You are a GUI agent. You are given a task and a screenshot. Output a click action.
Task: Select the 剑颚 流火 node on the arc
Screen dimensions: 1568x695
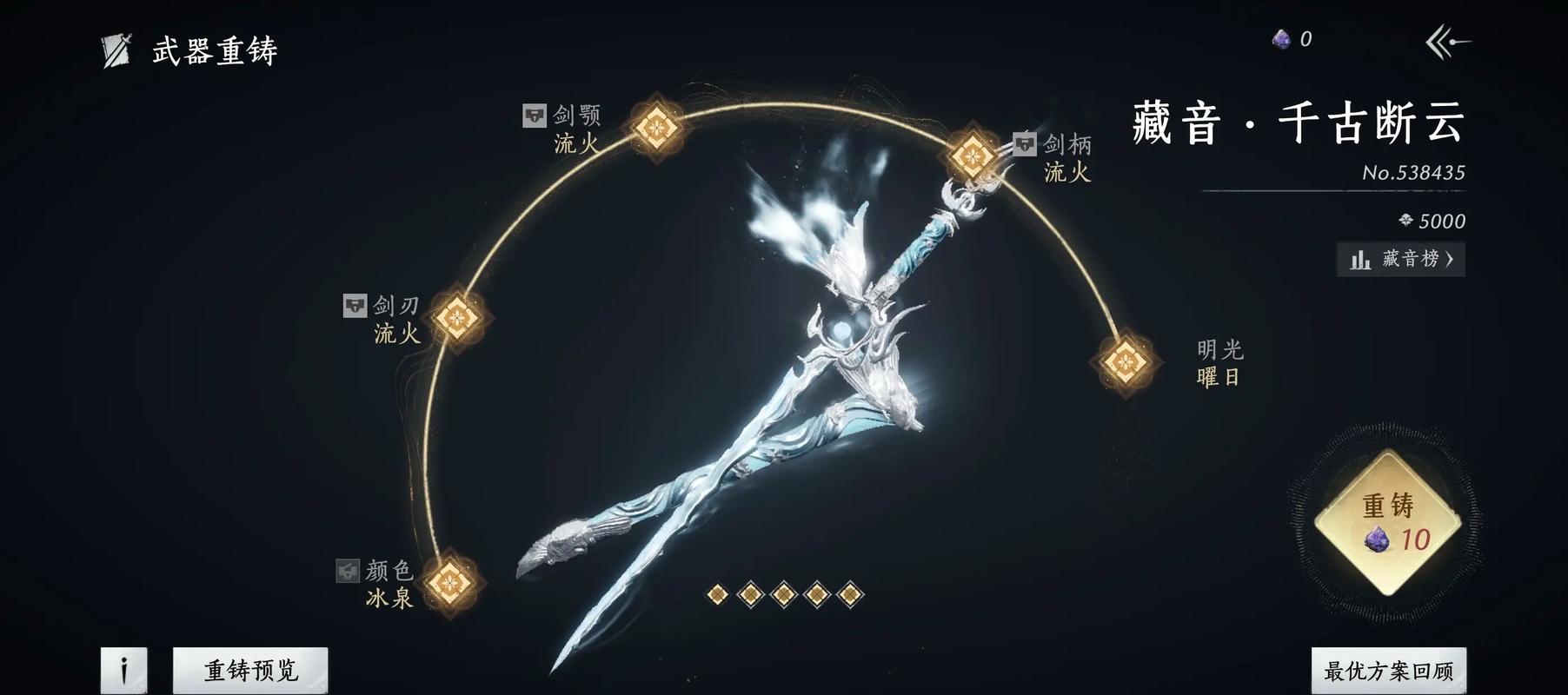coord(654,127)
